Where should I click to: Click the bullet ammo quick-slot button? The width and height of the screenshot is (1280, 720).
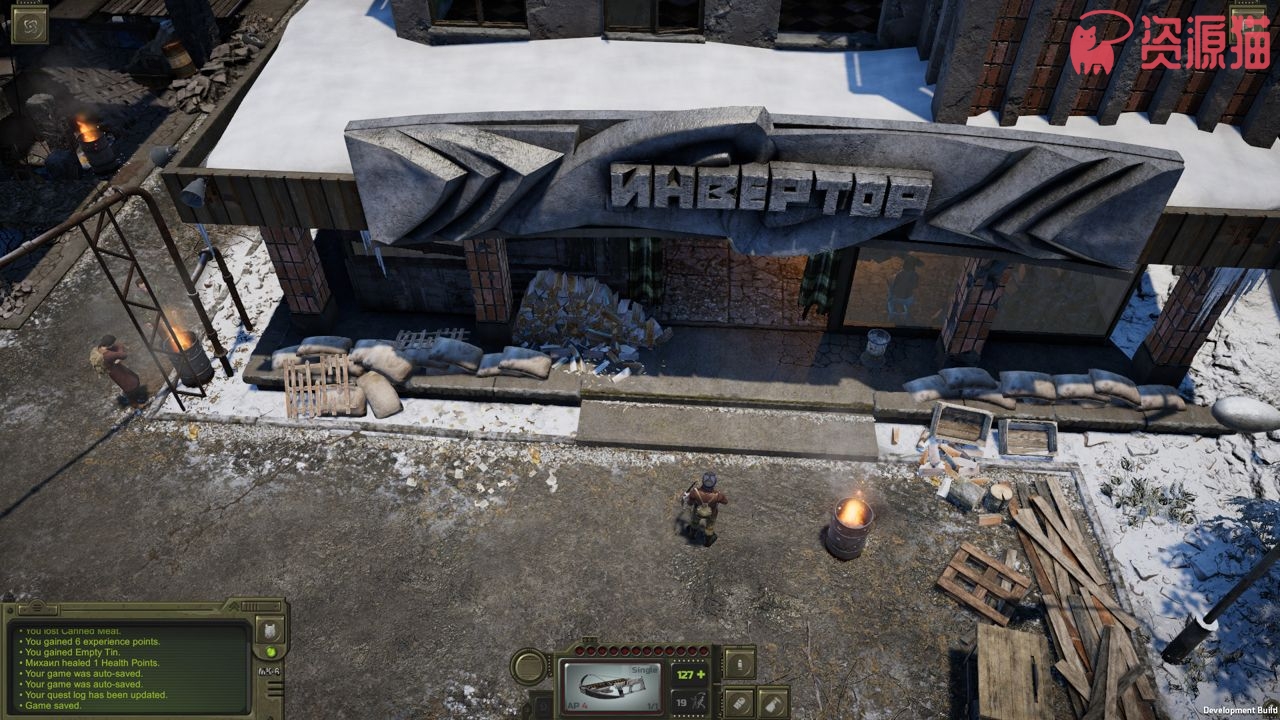pos(739,661)
